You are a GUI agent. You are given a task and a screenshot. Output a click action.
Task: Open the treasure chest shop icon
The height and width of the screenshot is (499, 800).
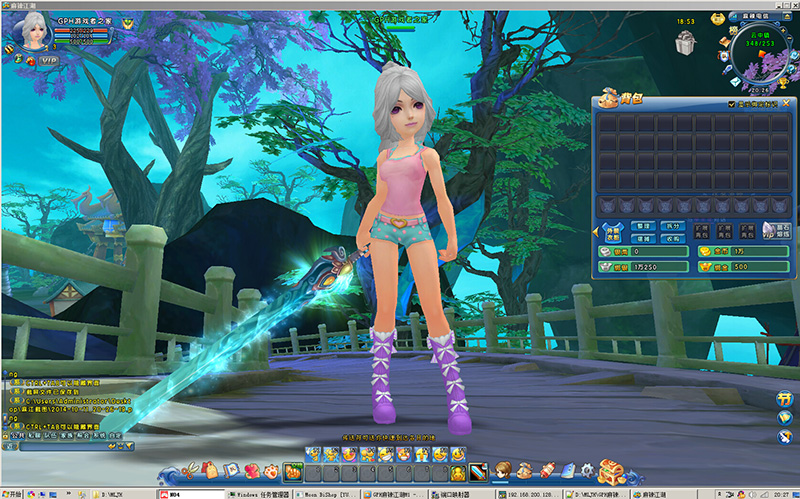click(x=611, y=469)
